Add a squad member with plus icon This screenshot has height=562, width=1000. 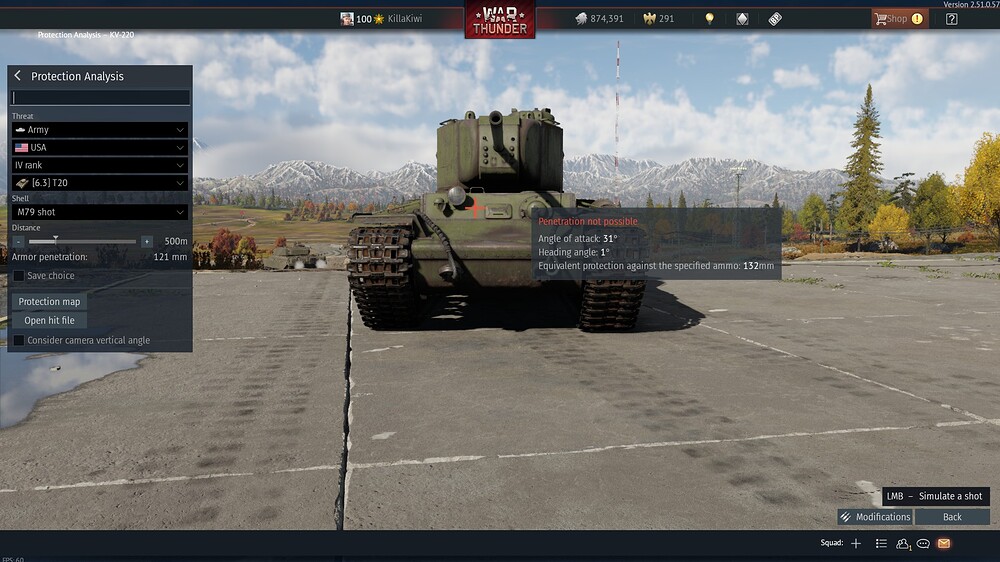click(x=856, y=543)
